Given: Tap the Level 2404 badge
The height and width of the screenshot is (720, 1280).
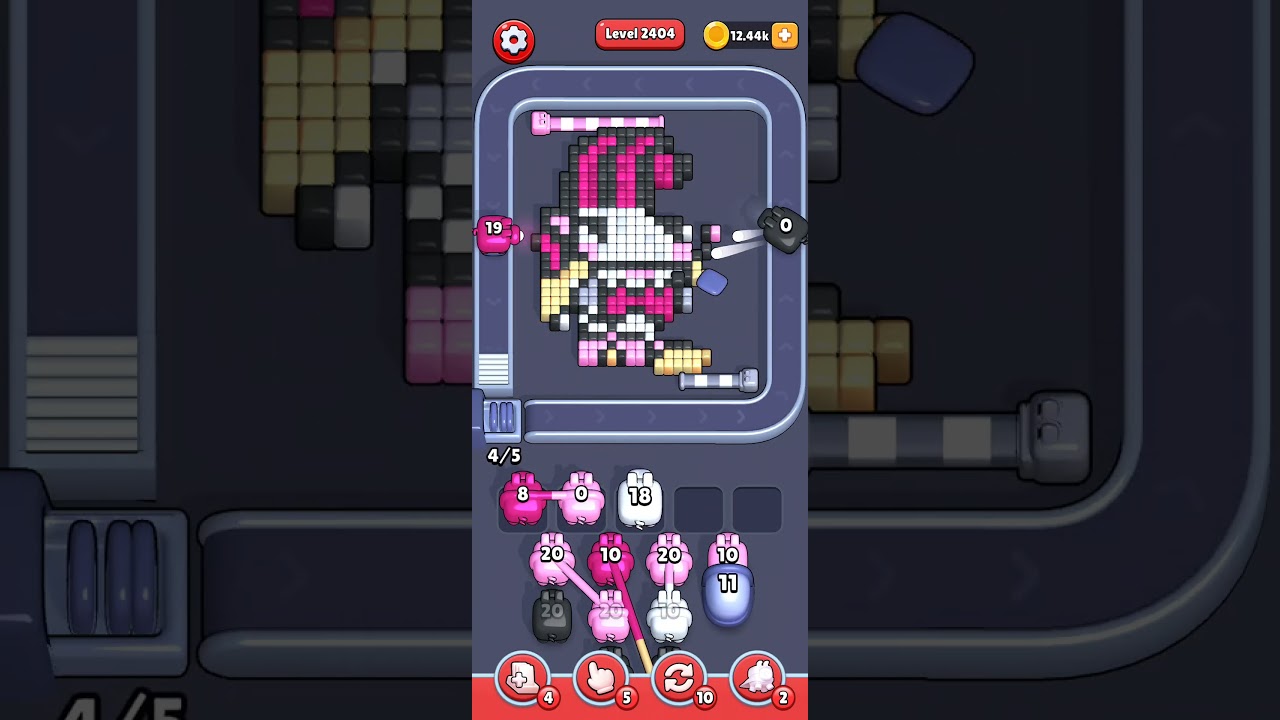Looking at the screenshot, I should coord(639,33).
